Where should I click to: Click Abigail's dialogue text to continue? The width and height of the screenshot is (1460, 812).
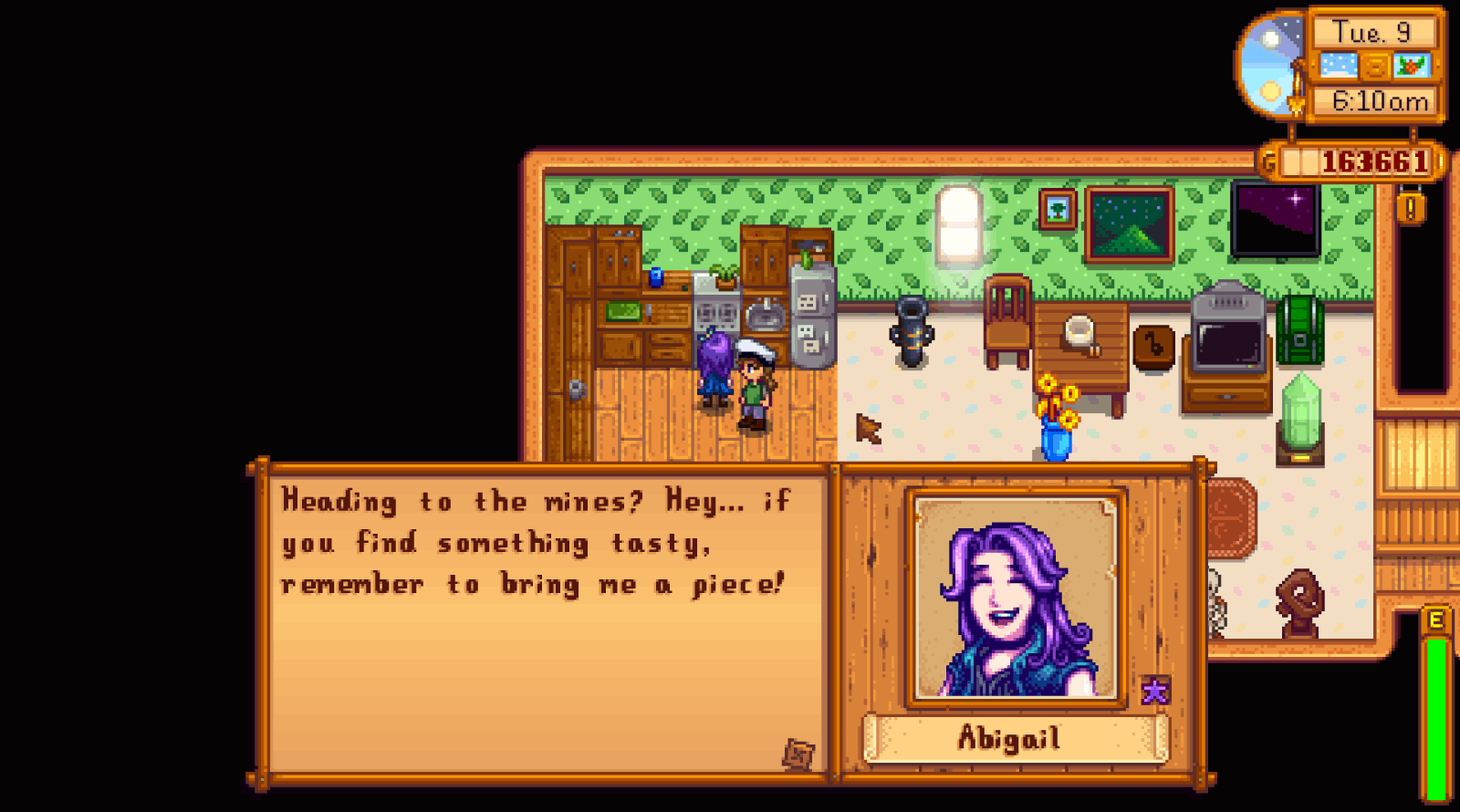point(532,544)
